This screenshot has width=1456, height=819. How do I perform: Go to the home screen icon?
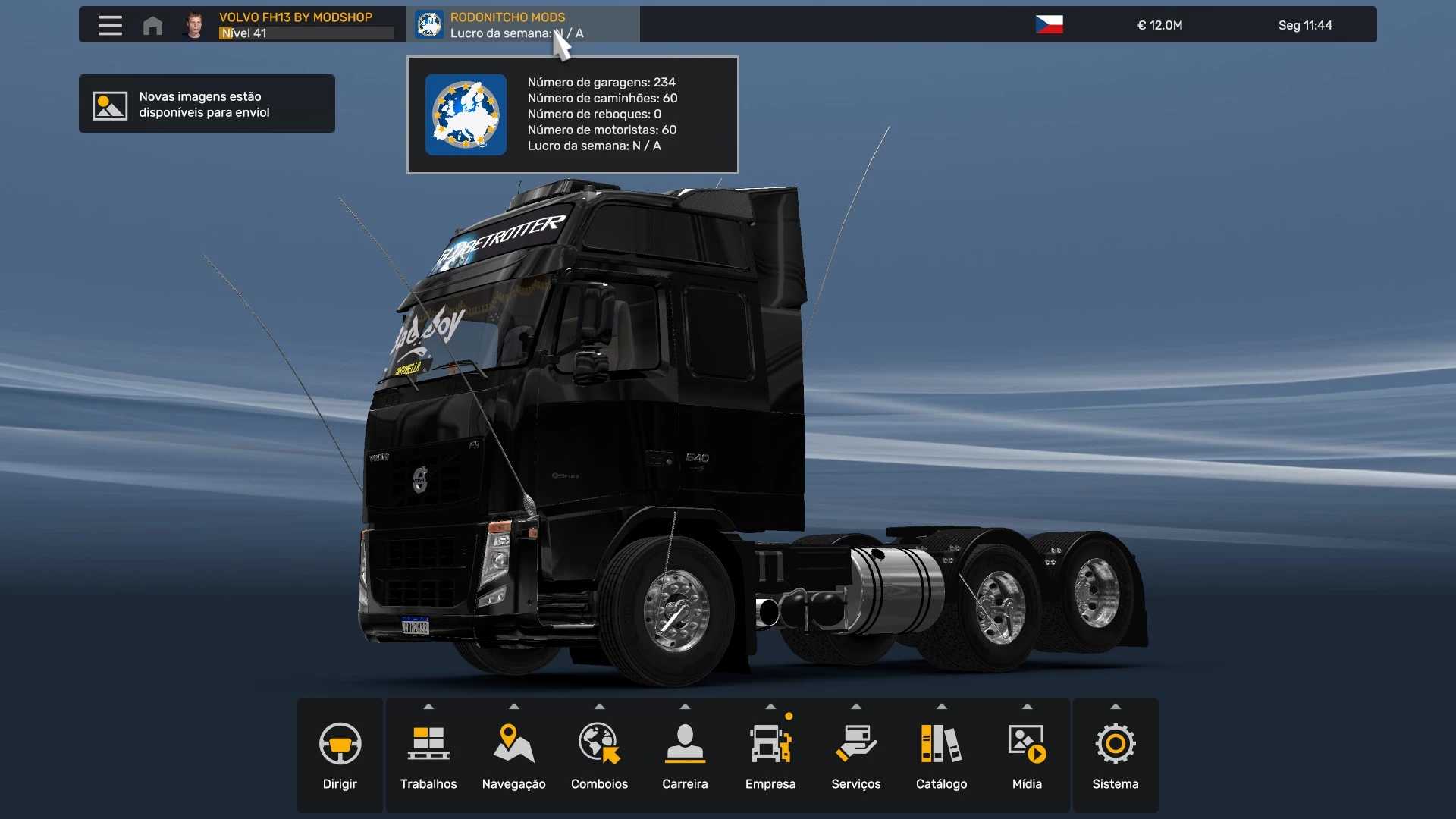[x=152, y=25]
